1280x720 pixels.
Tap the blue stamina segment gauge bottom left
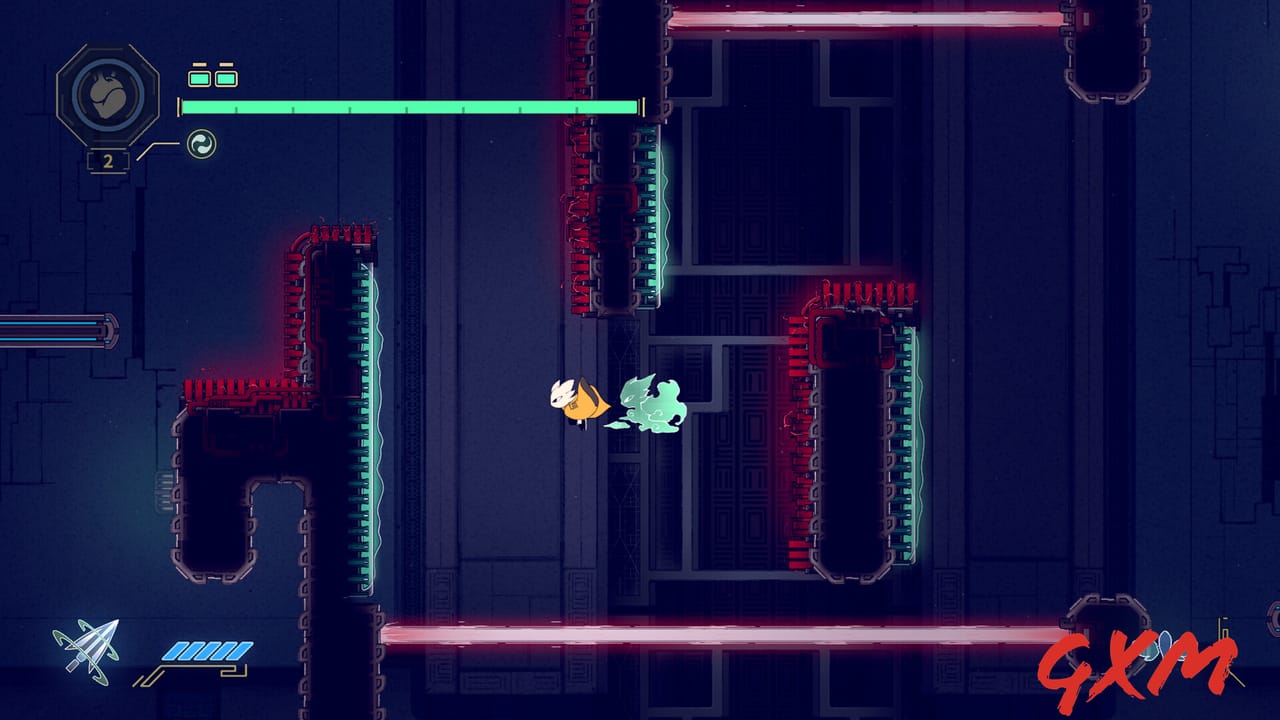tap(205, 648)
